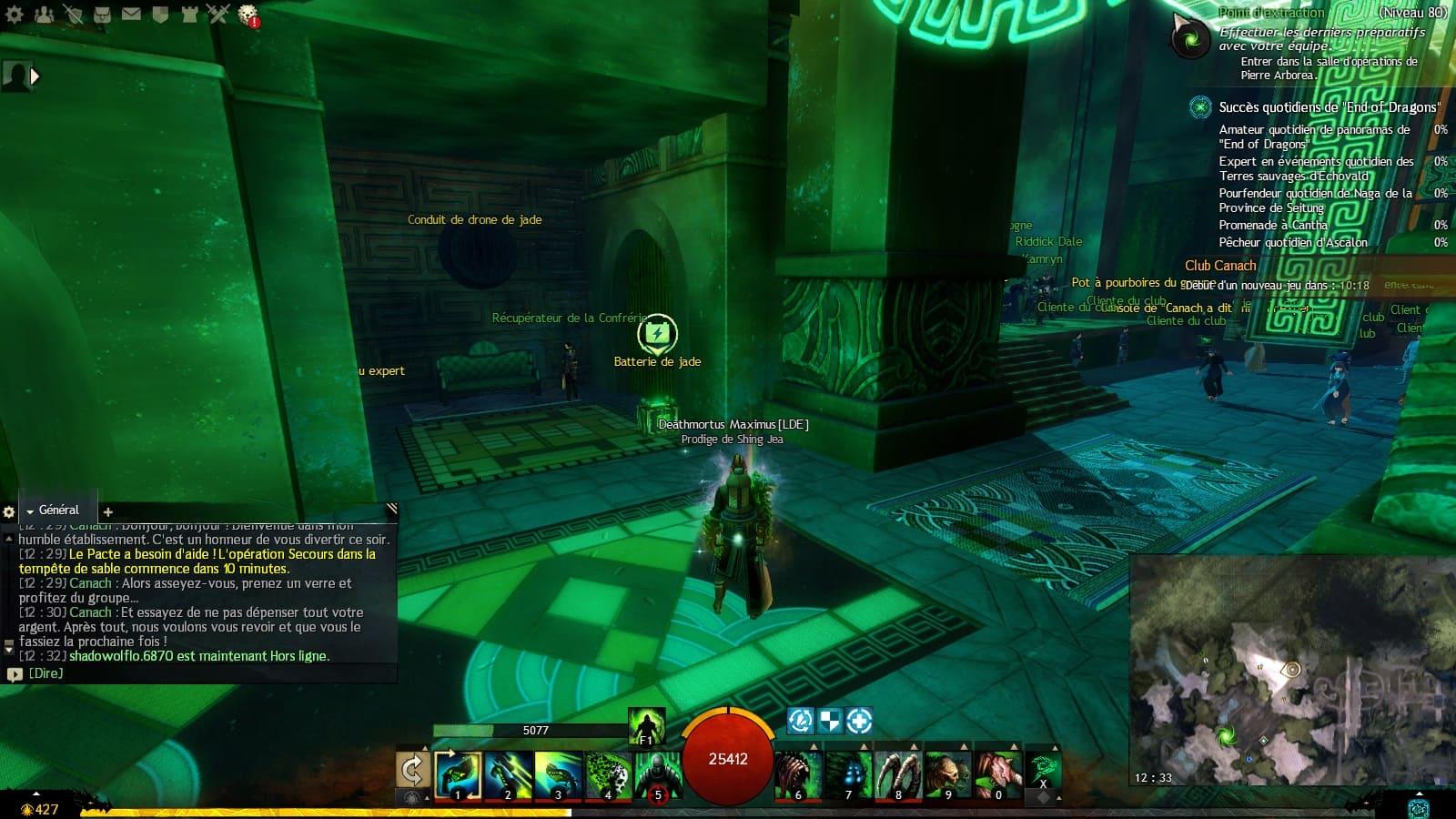Add a new chat tab
The image size is (1456, 819).
[107, 511]
